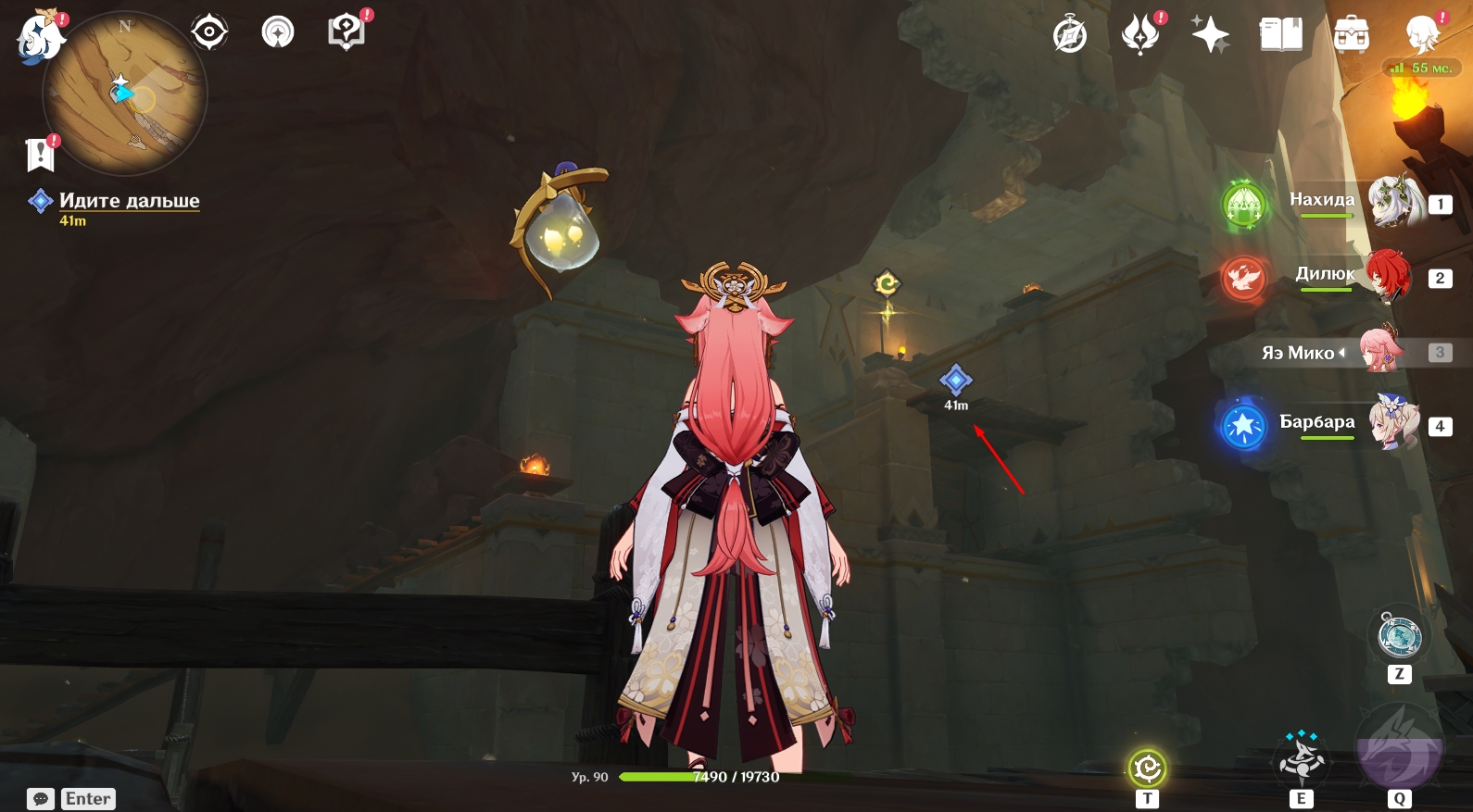The image size is (1473, 812).
Task: Open the Paimon menu icon
Action: [x=39, y=37]
